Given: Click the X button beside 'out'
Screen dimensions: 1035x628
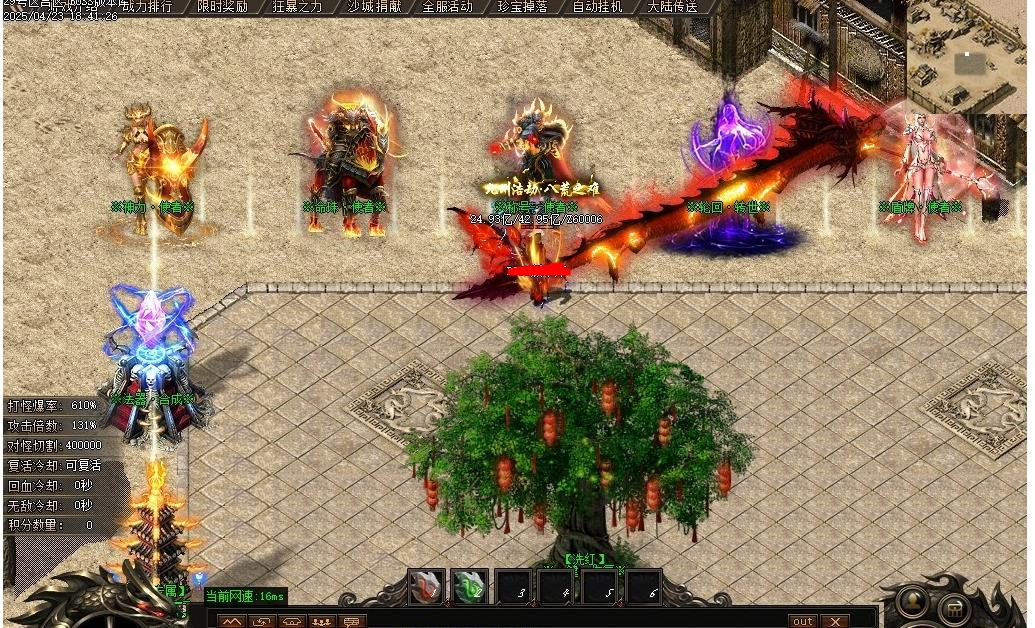Looking at the screenshot, I should click(834, 621).
